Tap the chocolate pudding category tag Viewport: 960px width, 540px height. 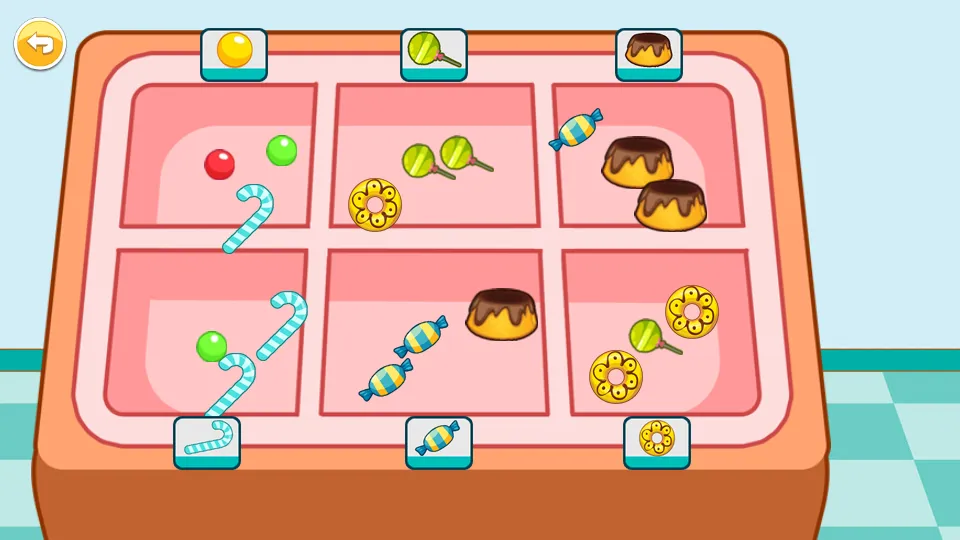point(648,52)
